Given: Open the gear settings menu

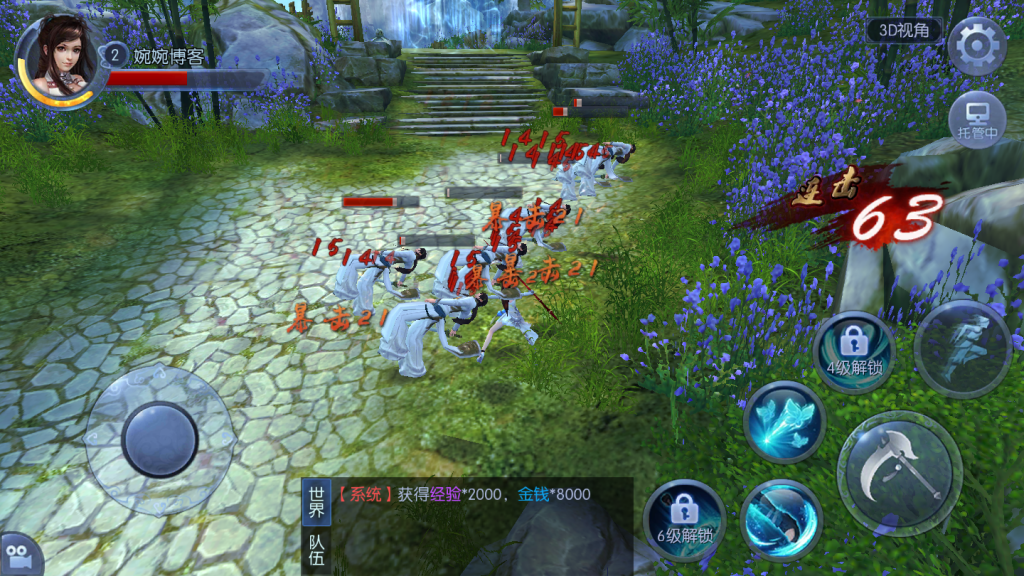Looking at the screenshot, I should point(976,45).
